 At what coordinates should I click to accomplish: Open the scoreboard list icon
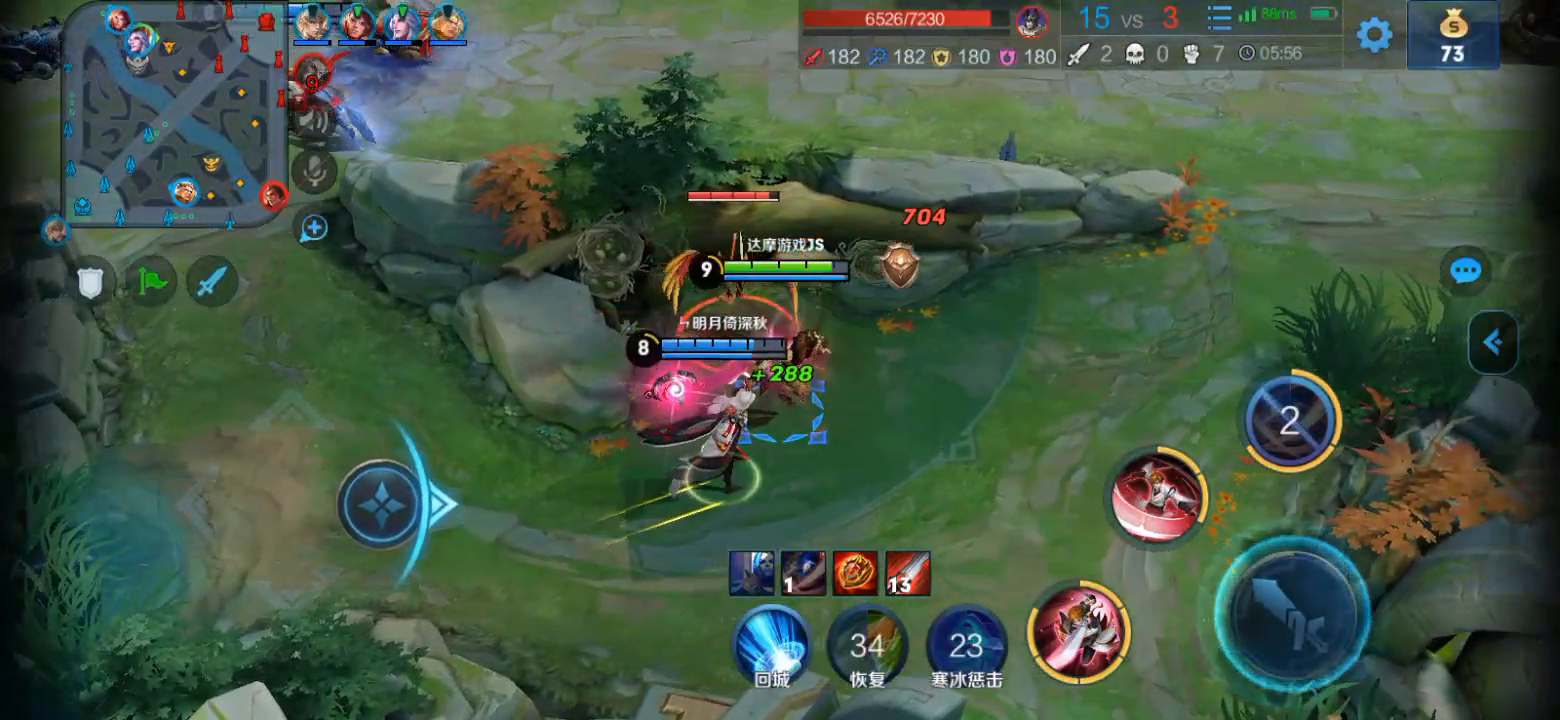tap(1219, 18)
